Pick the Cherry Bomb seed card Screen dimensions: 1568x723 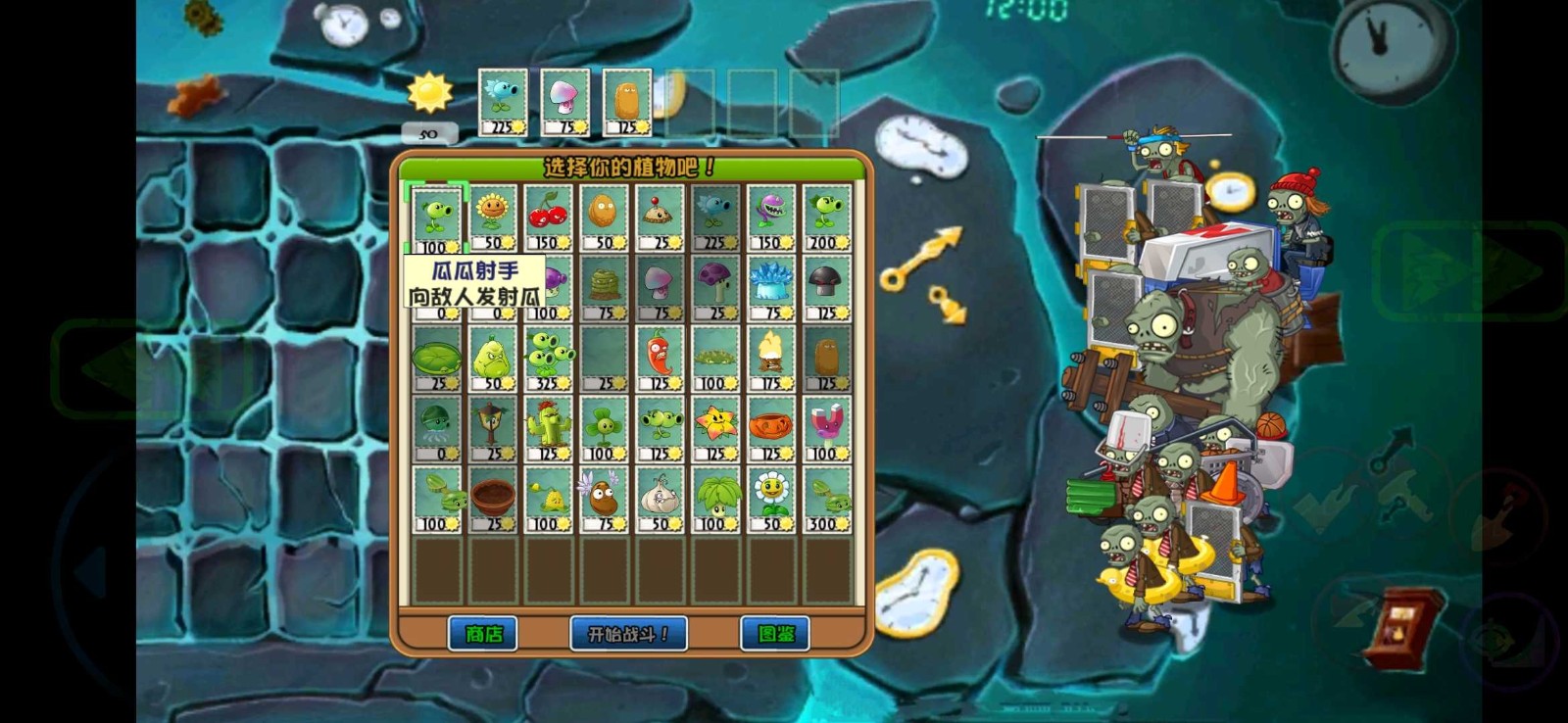point(549,217)
